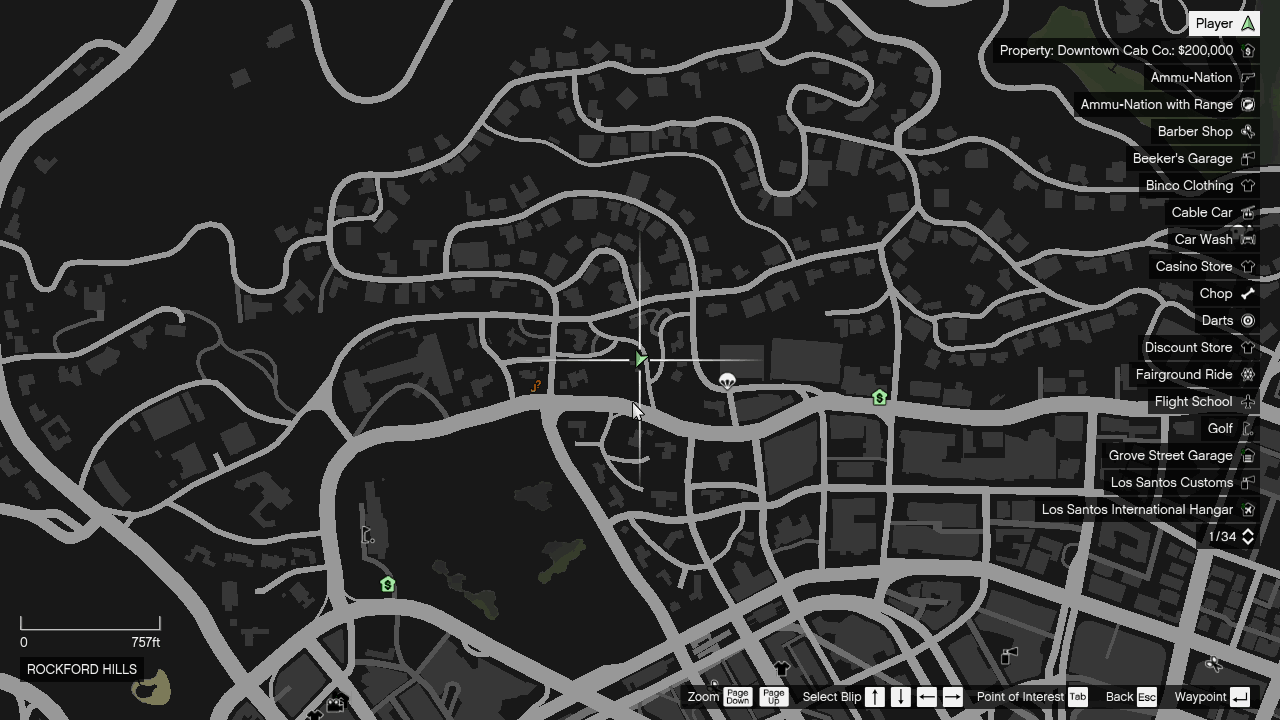Click the Ammu-Nation pistol icon in the legend
Screen dimensions: 1280x720
click(x=1247, y=77)
